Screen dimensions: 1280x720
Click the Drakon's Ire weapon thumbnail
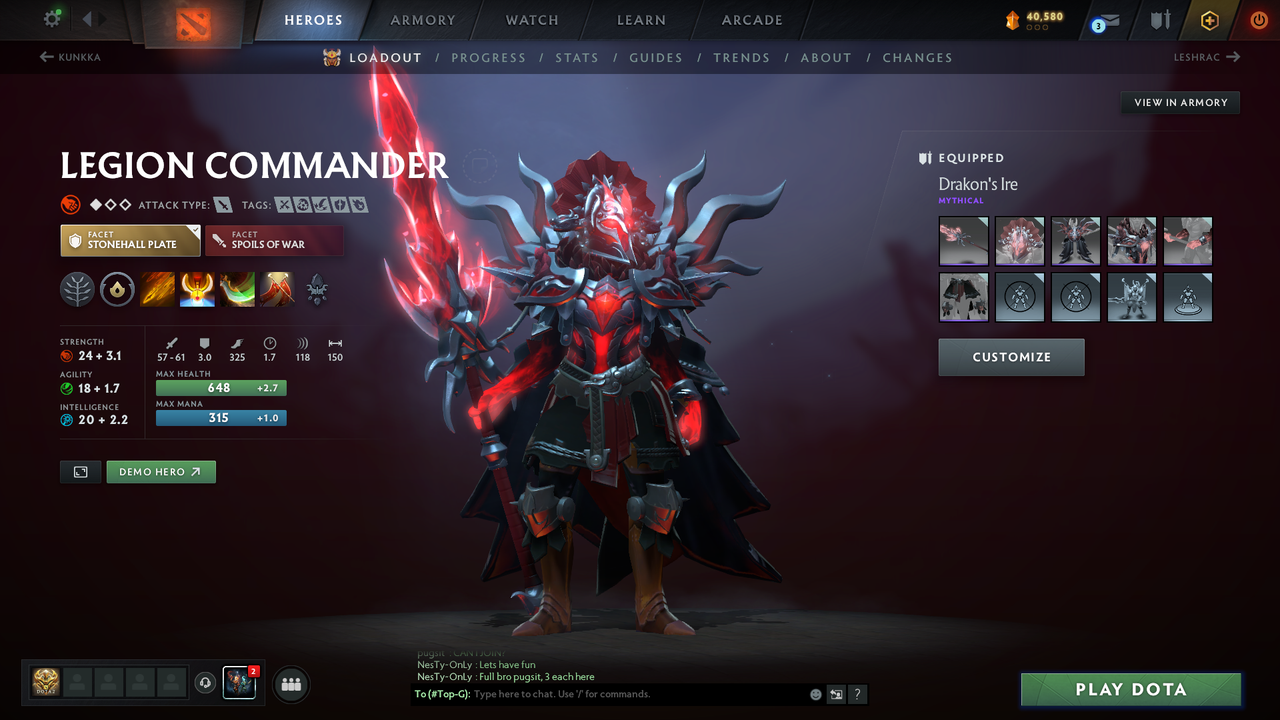963,241
